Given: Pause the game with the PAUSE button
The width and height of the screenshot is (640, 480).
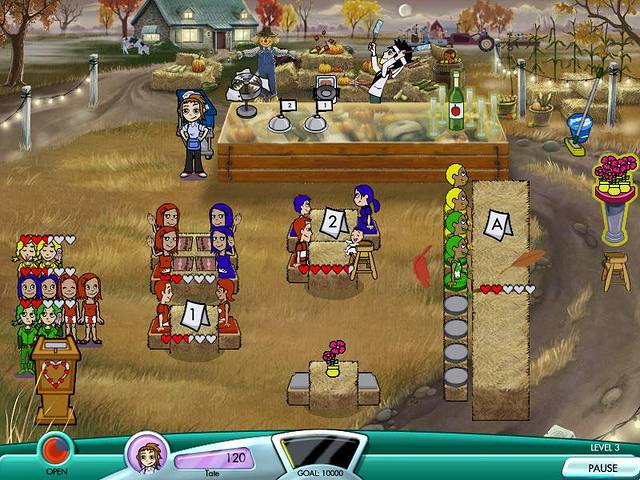Looking at the screenshot, I should (601, 467).
